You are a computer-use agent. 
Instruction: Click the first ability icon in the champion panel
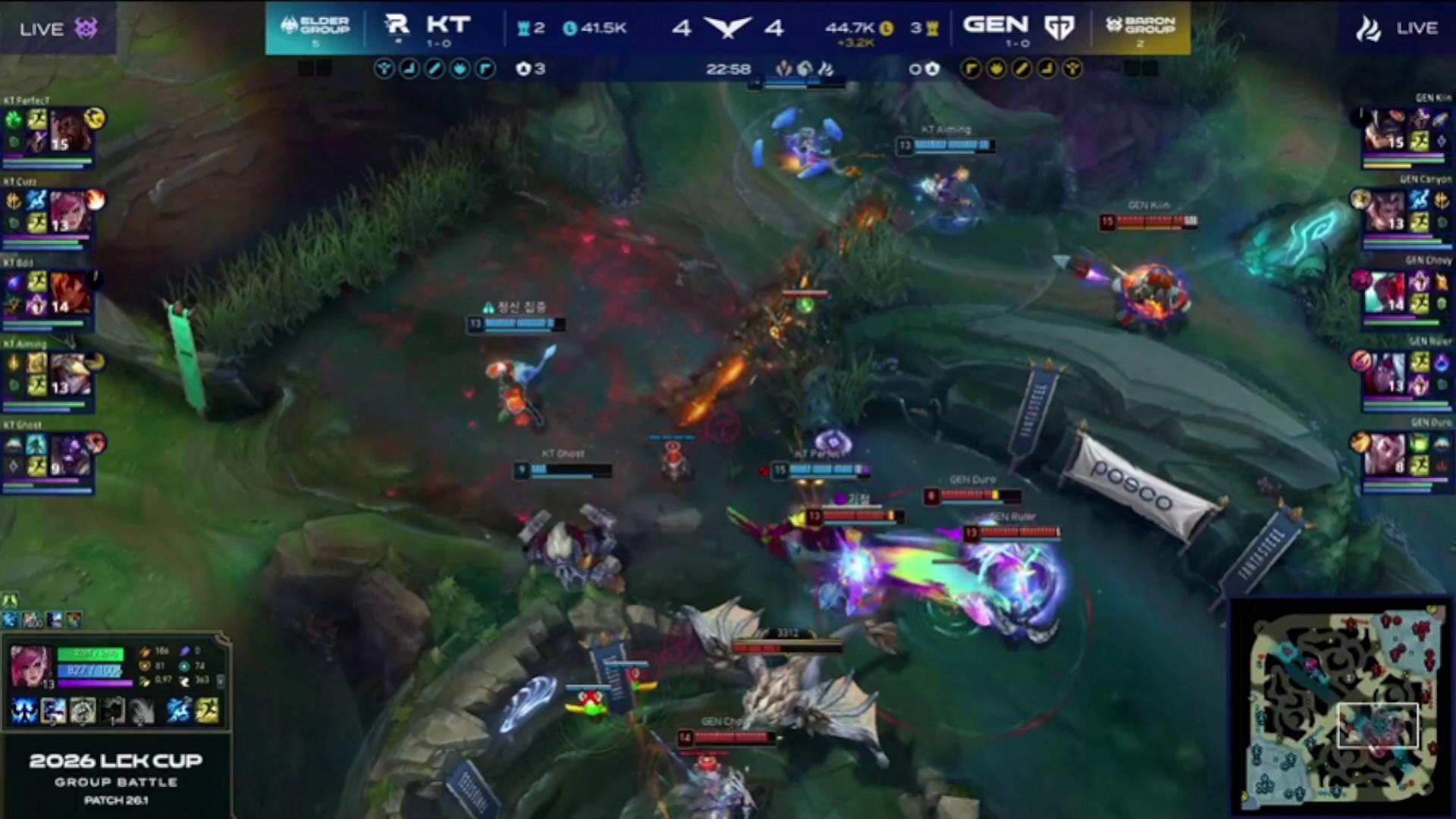coord(24,711)
